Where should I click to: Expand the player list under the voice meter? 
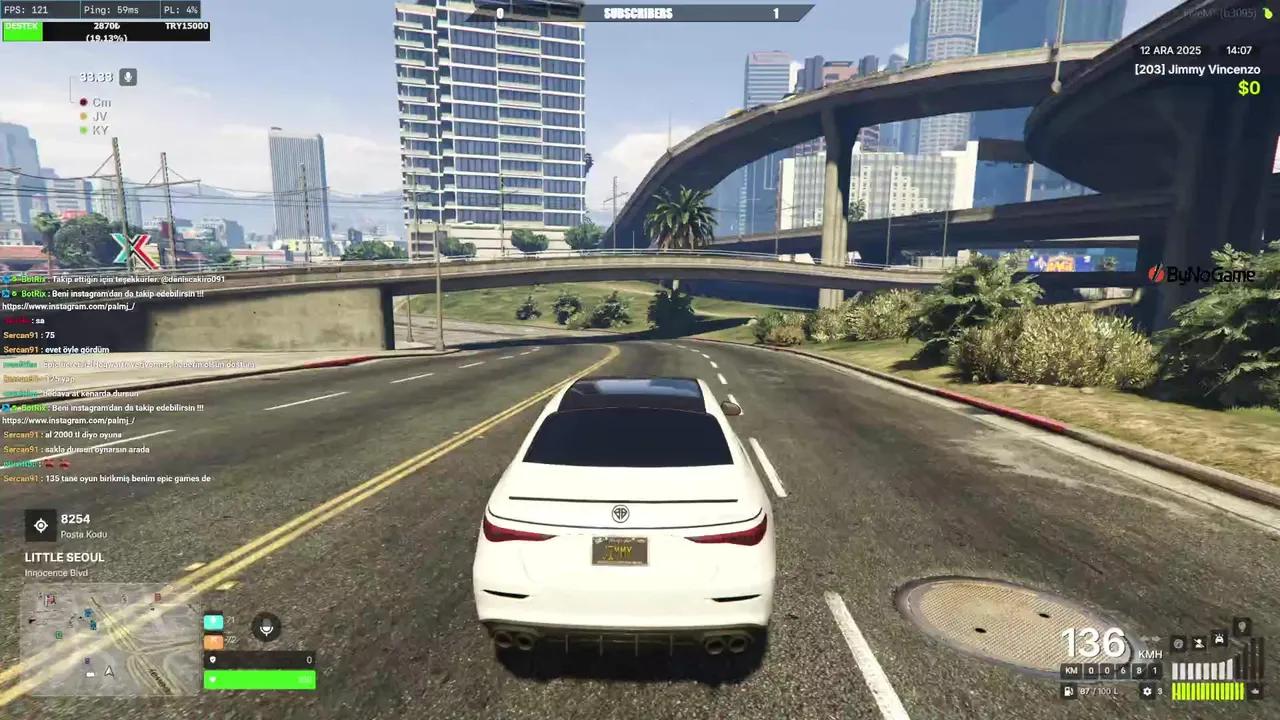(x=99, y=116)
